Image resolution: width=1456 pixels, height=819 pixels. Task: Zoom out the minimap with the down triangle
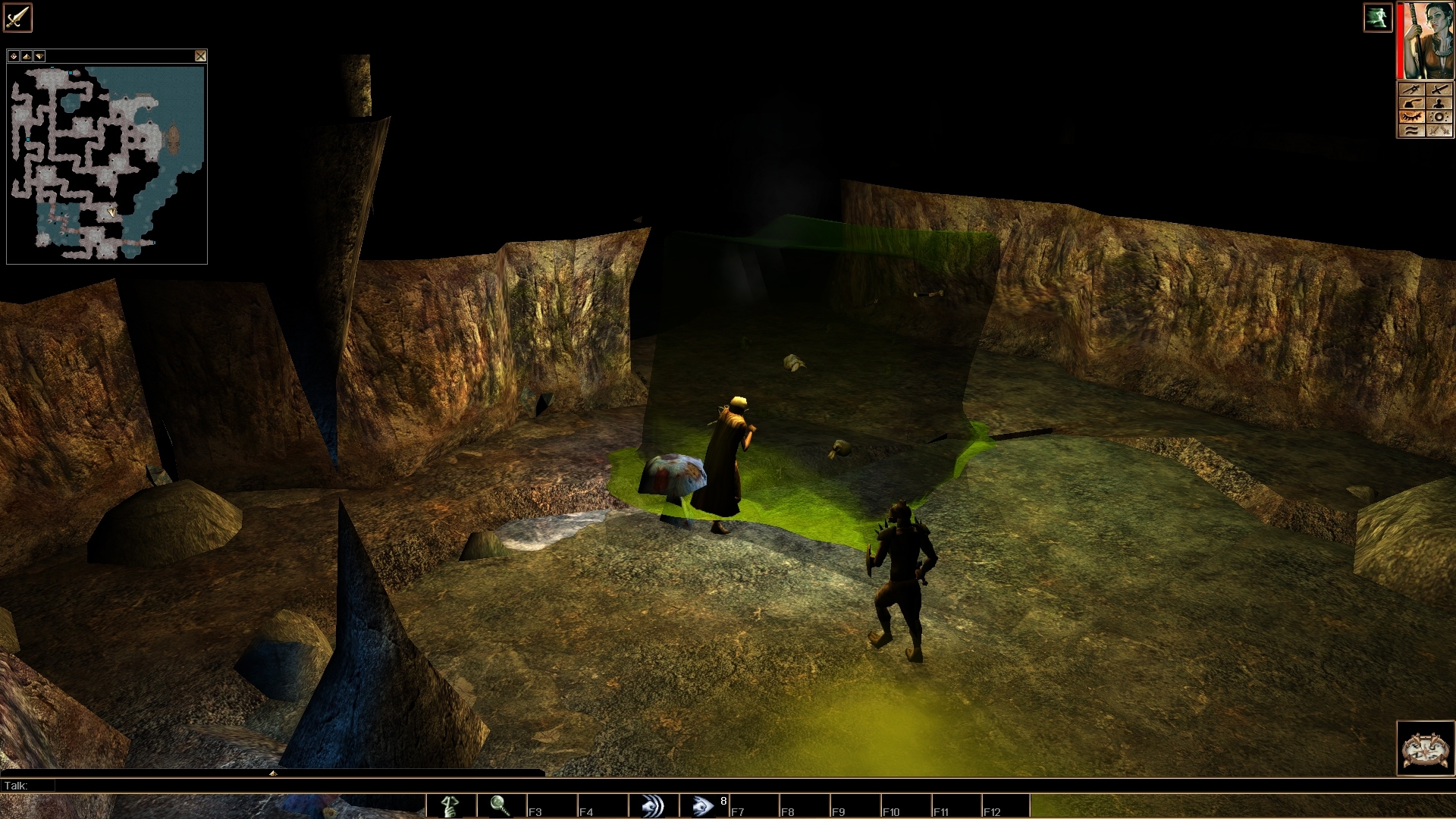[x=39, y=56]
